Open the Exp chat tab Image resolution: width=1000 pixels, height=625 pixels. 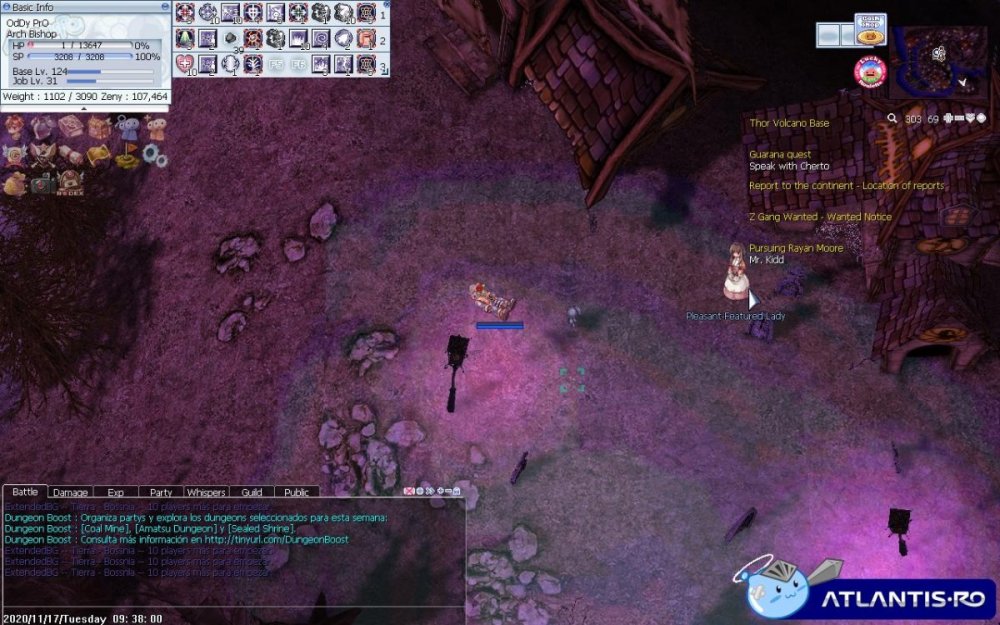(x=115, y=492)
